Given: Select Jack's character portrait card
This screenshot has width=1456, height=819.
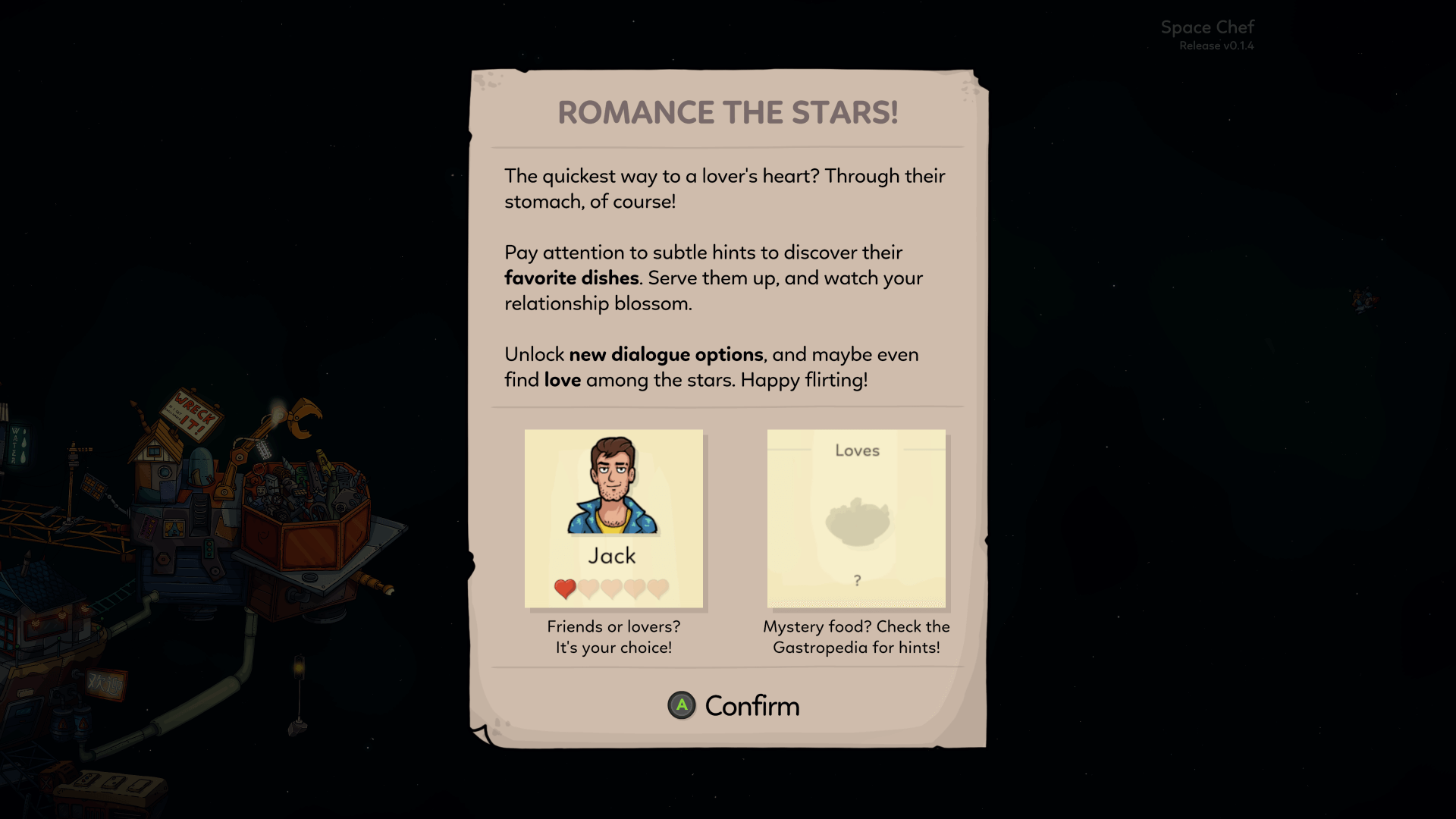Looking at the screenshot, I should point(613,519).
